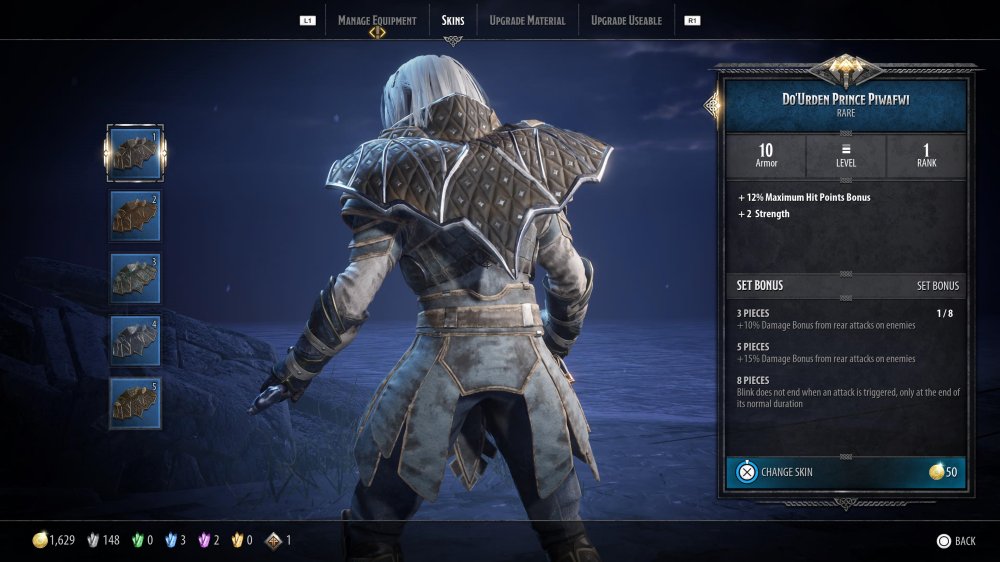Preview skin thumbnail number 4
The image size is (1000, 562).
coord(135,340)
